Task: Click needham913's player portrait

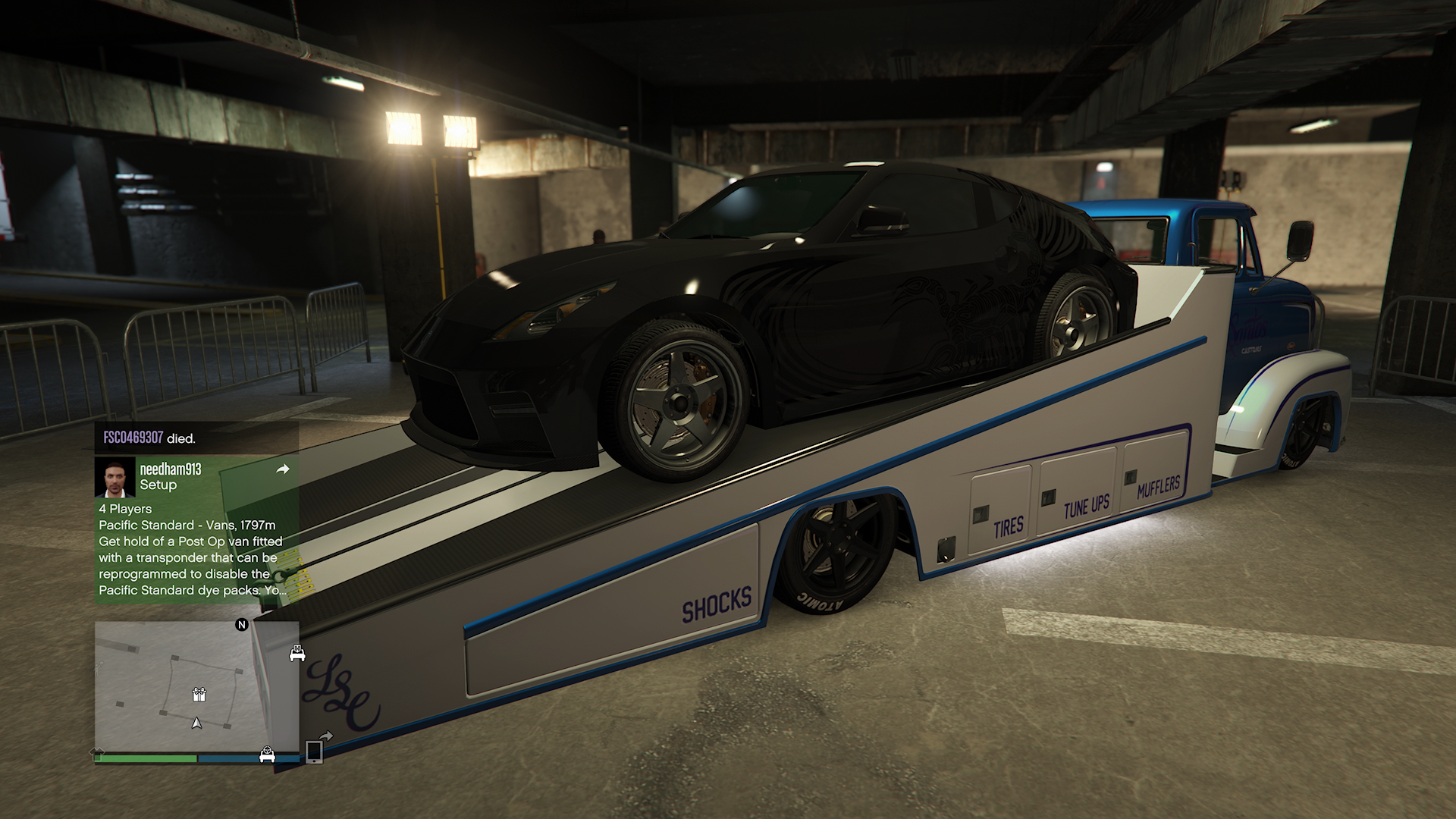Action: click(115, 478)
